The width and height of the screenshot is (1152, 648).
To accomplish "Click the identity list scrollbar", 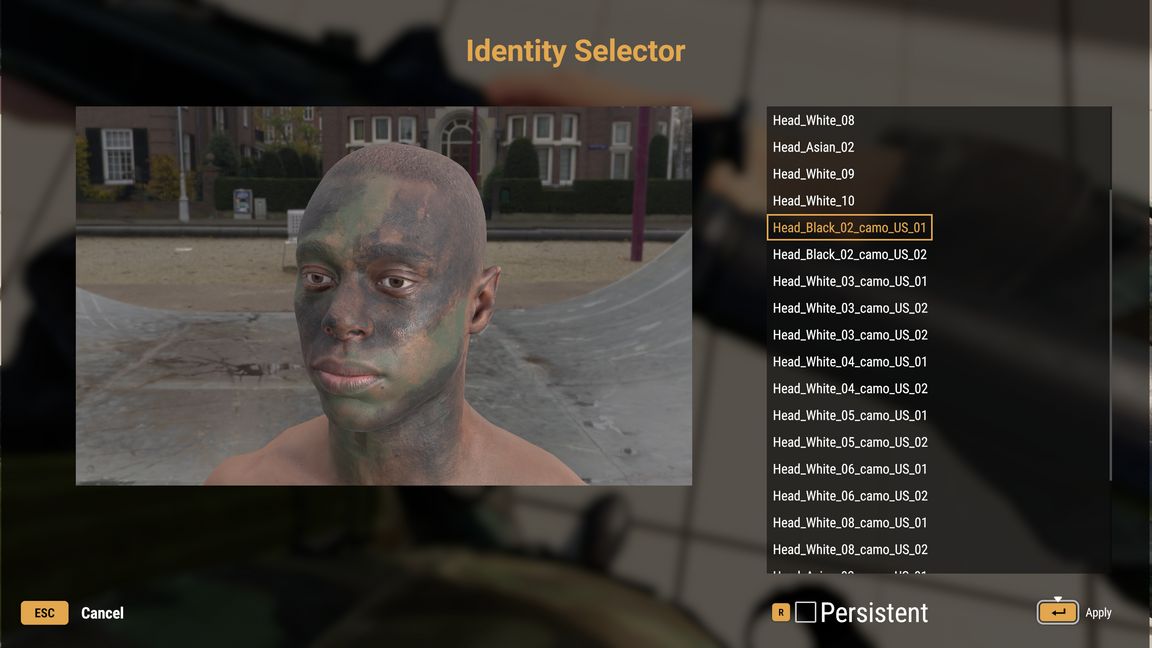I will [x=1108, y=300].
